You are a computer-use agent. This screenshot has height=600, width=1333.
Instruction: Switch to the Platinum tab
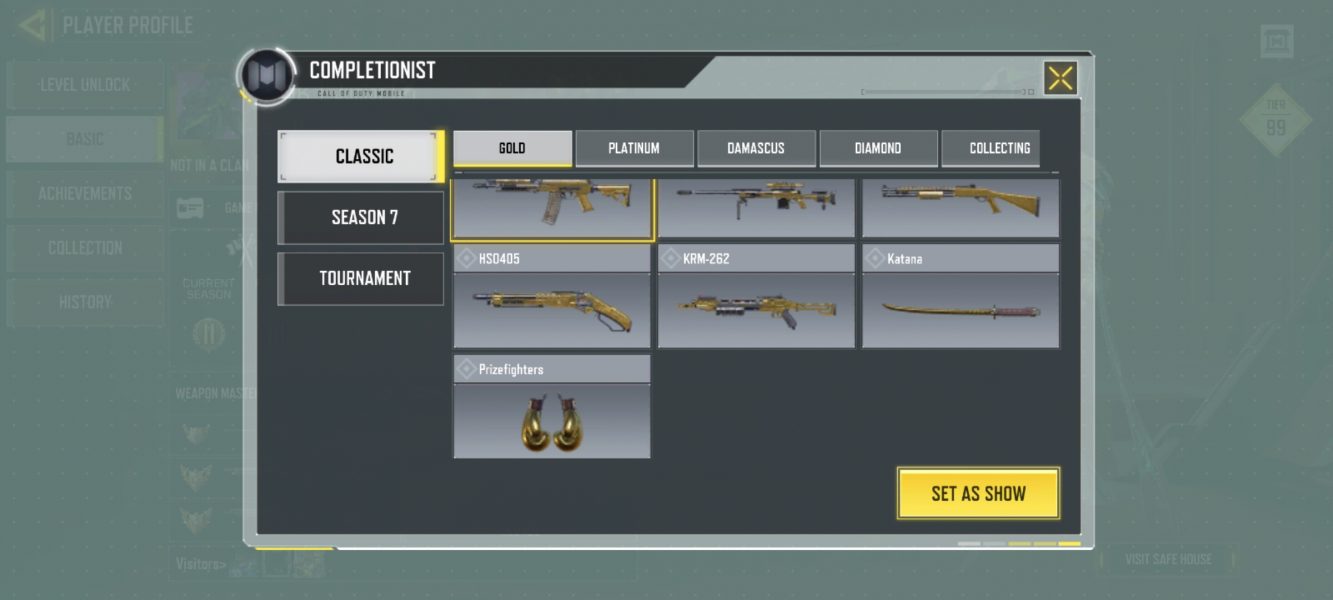click(634, 148)
